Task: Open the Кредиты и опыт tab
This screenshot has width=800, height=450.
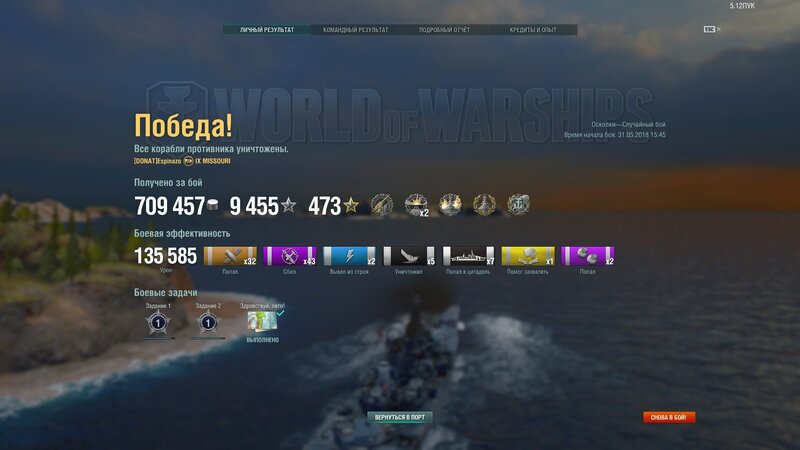Action: tap(533, 30)
